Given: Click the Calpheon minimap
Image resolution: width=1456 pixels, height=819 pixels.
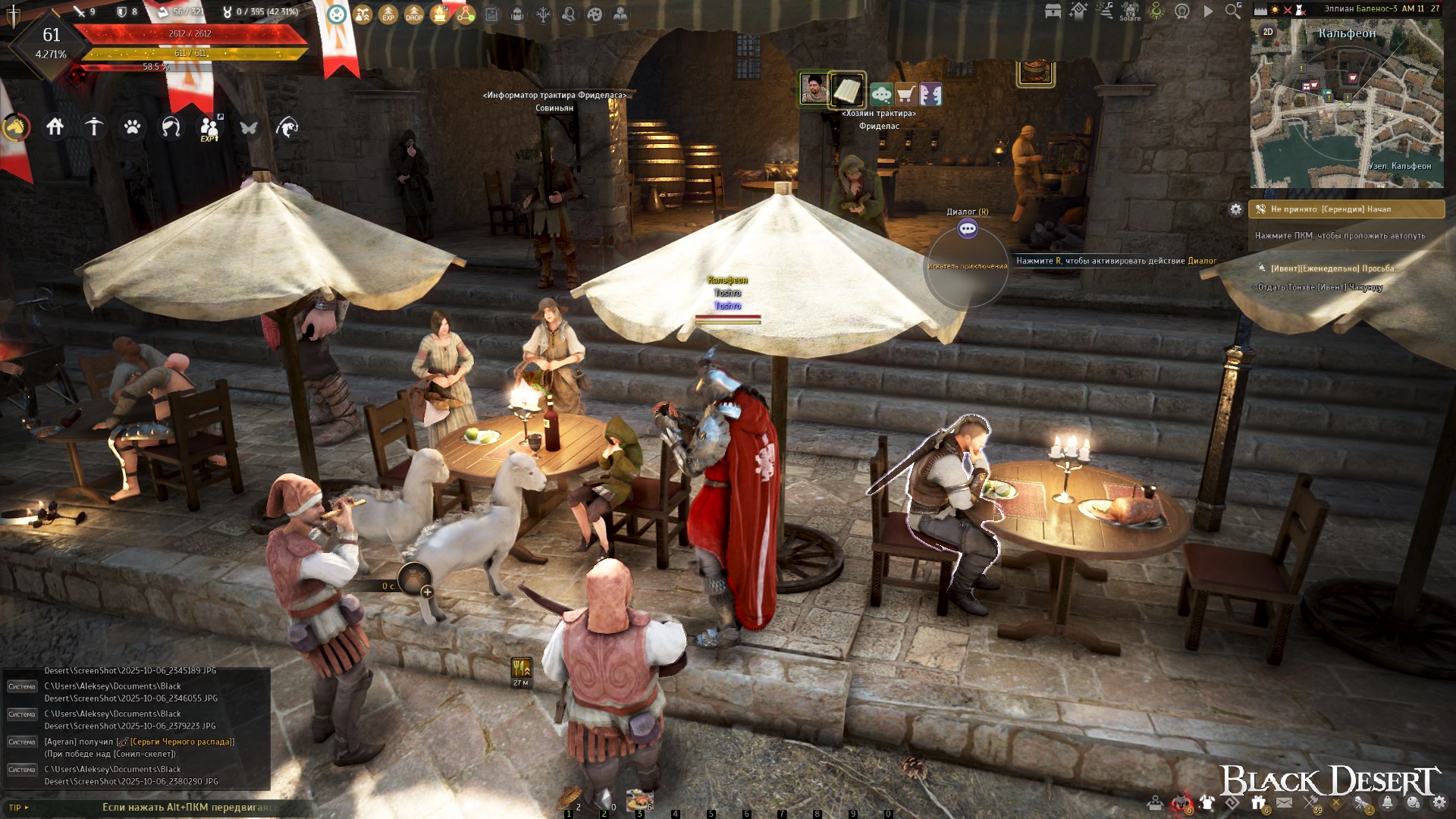Looking at the screenshot, I should click(1347, 106).
